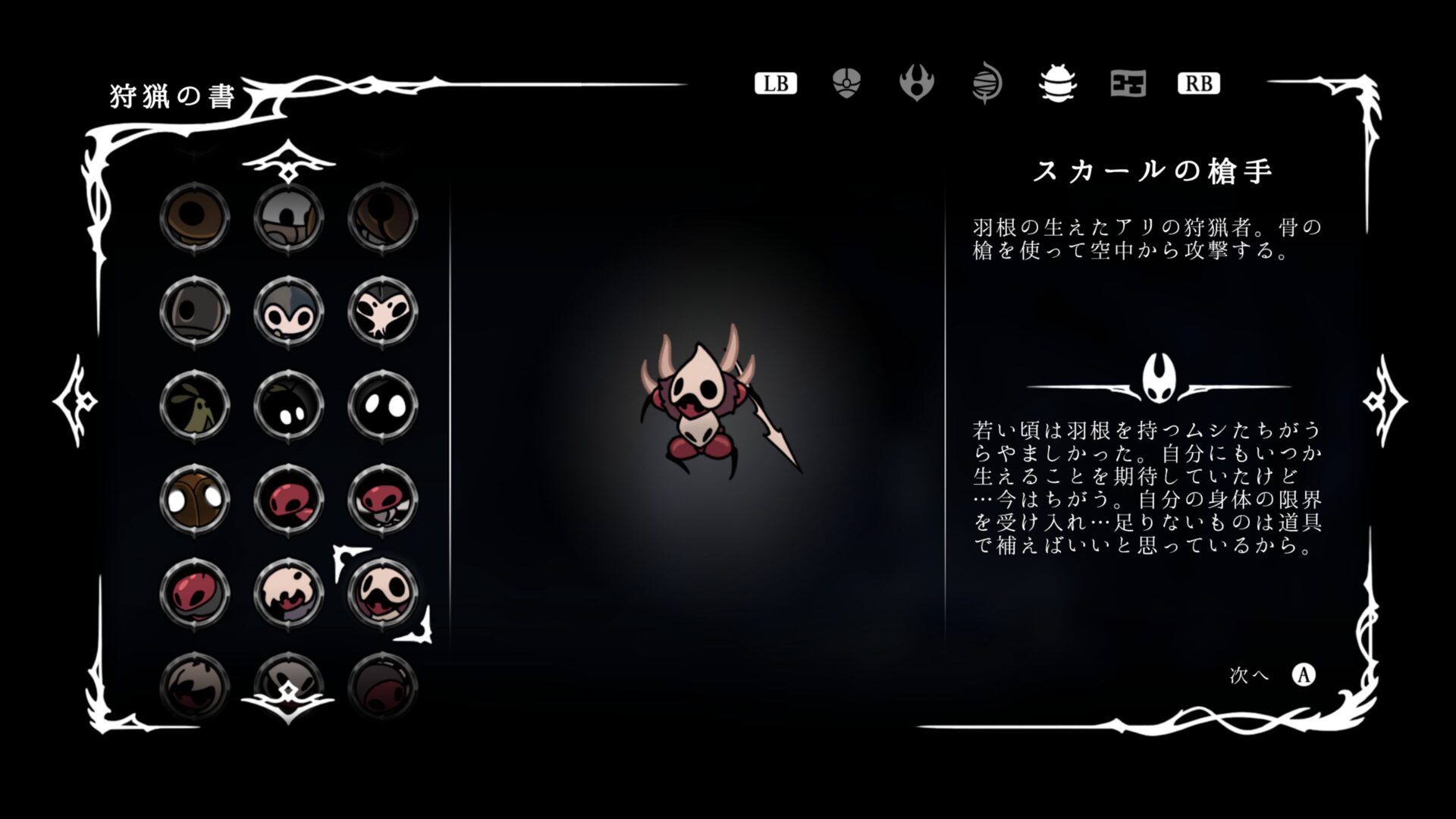Open the inventory shield icon tab

pos(845,83)
